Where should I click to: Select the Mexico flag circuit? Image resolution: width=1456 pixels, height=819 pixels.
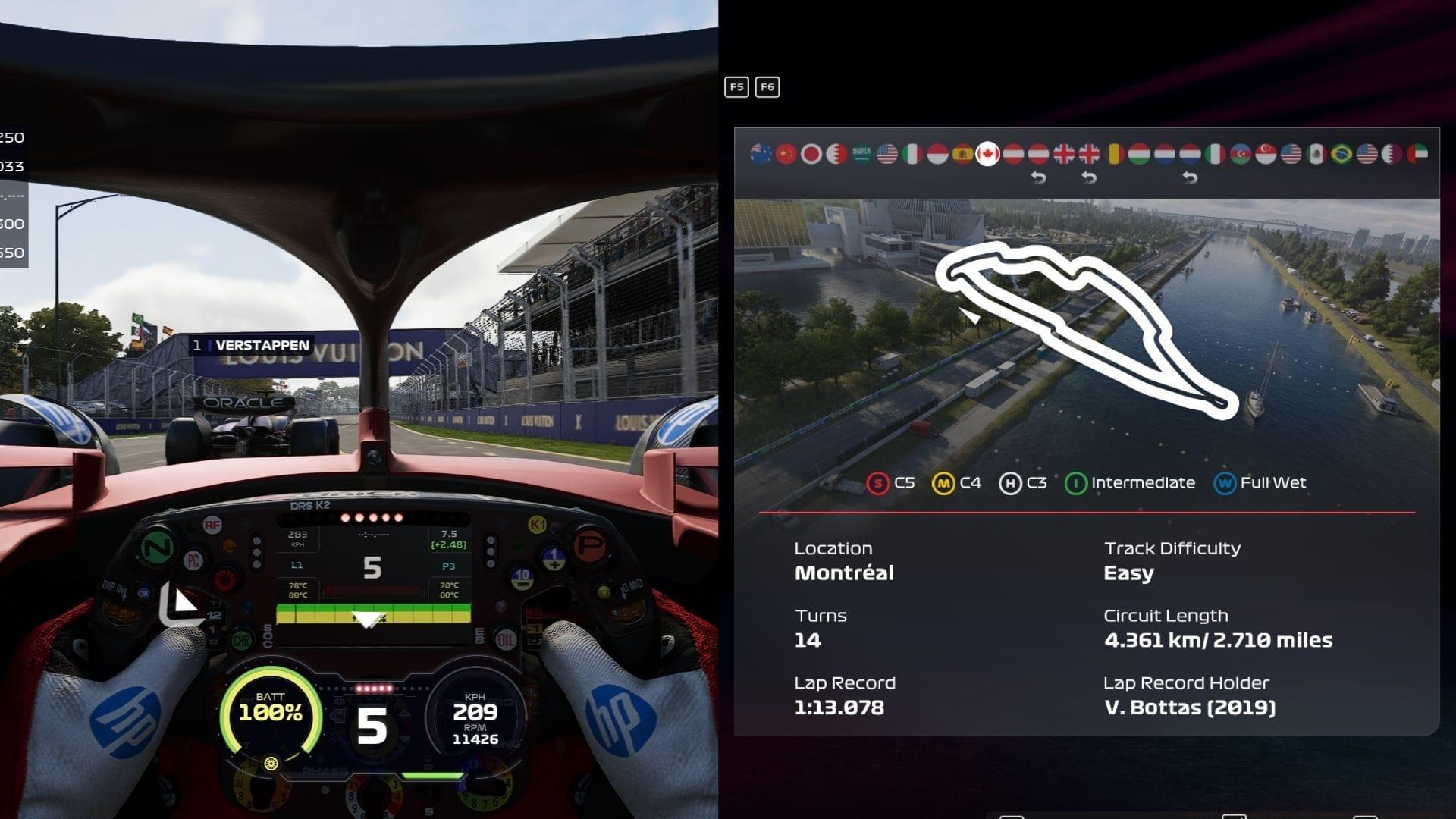(x=1316, y=154)
